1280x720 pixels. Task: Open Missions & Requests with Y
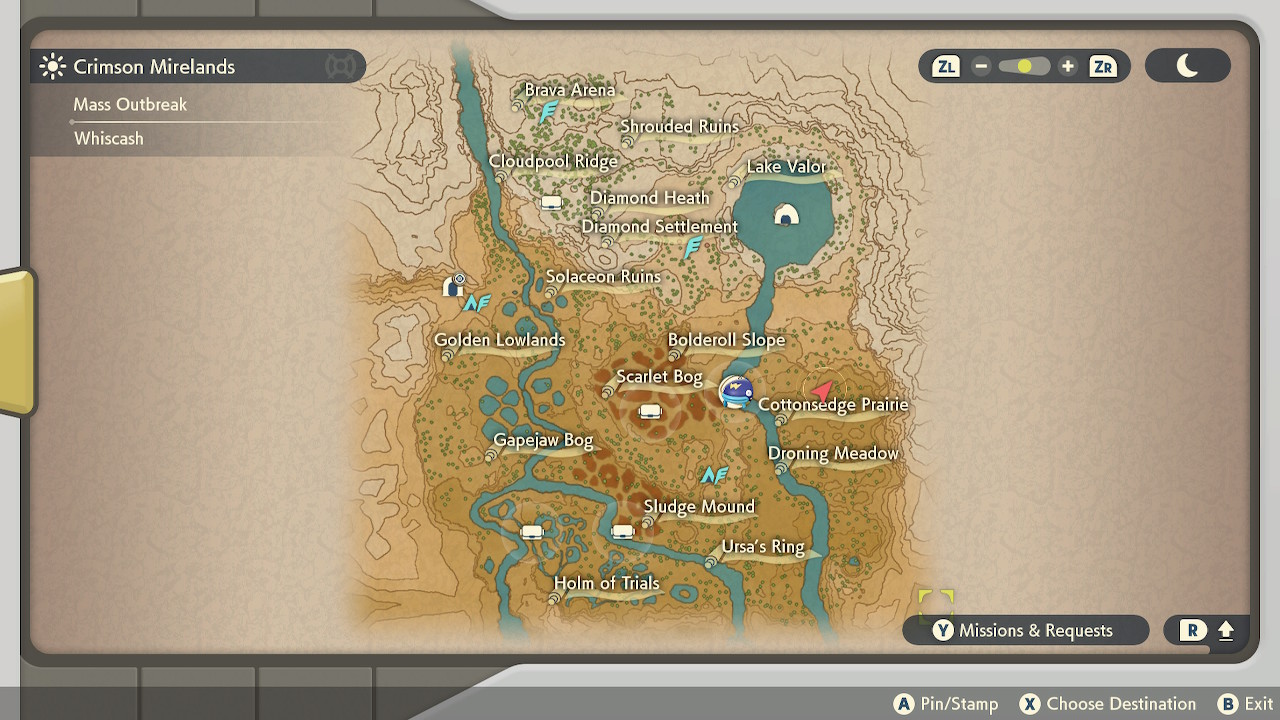pyautogui.click(x=1025, y=630)
